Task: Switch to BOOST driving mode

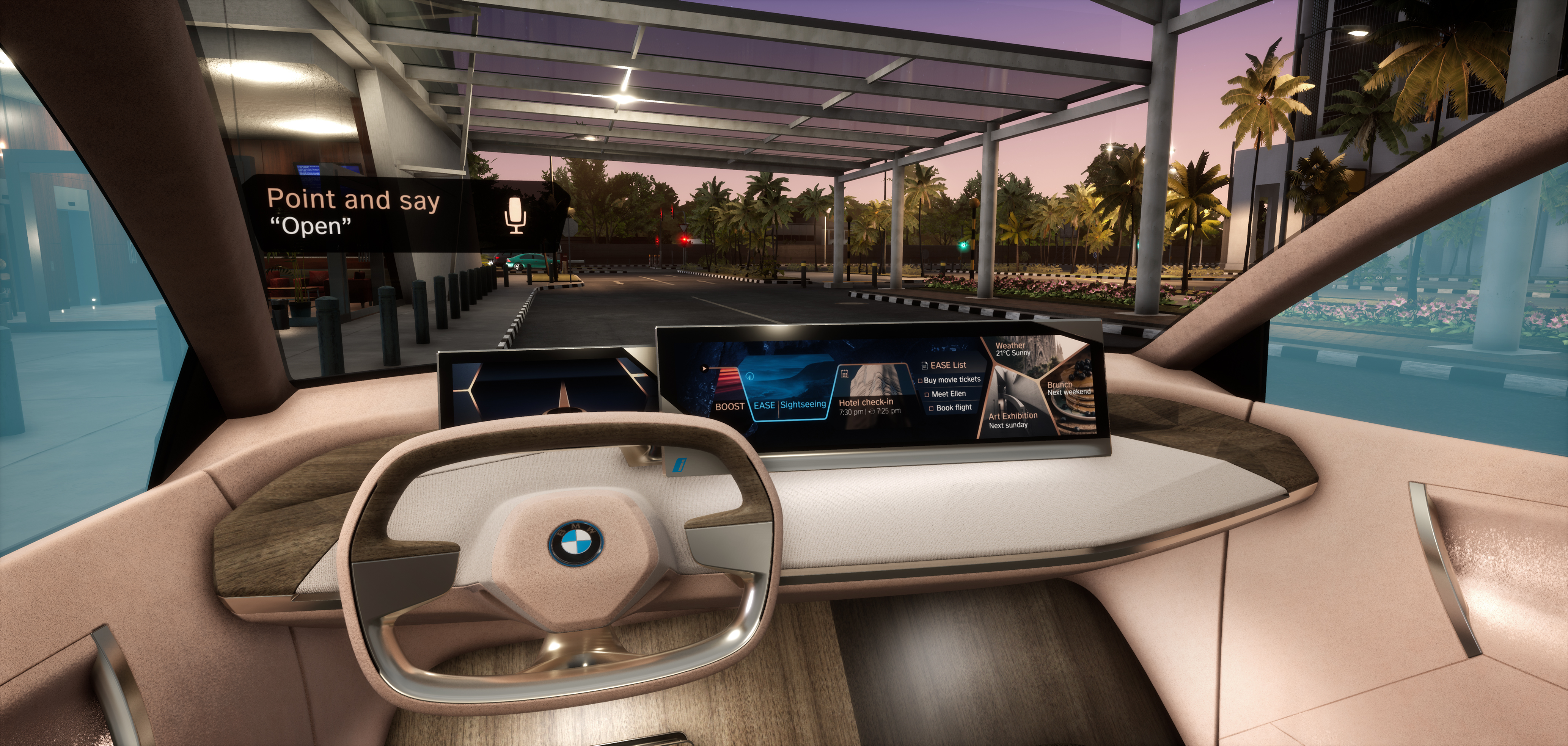Action: [x=729, y=406]
